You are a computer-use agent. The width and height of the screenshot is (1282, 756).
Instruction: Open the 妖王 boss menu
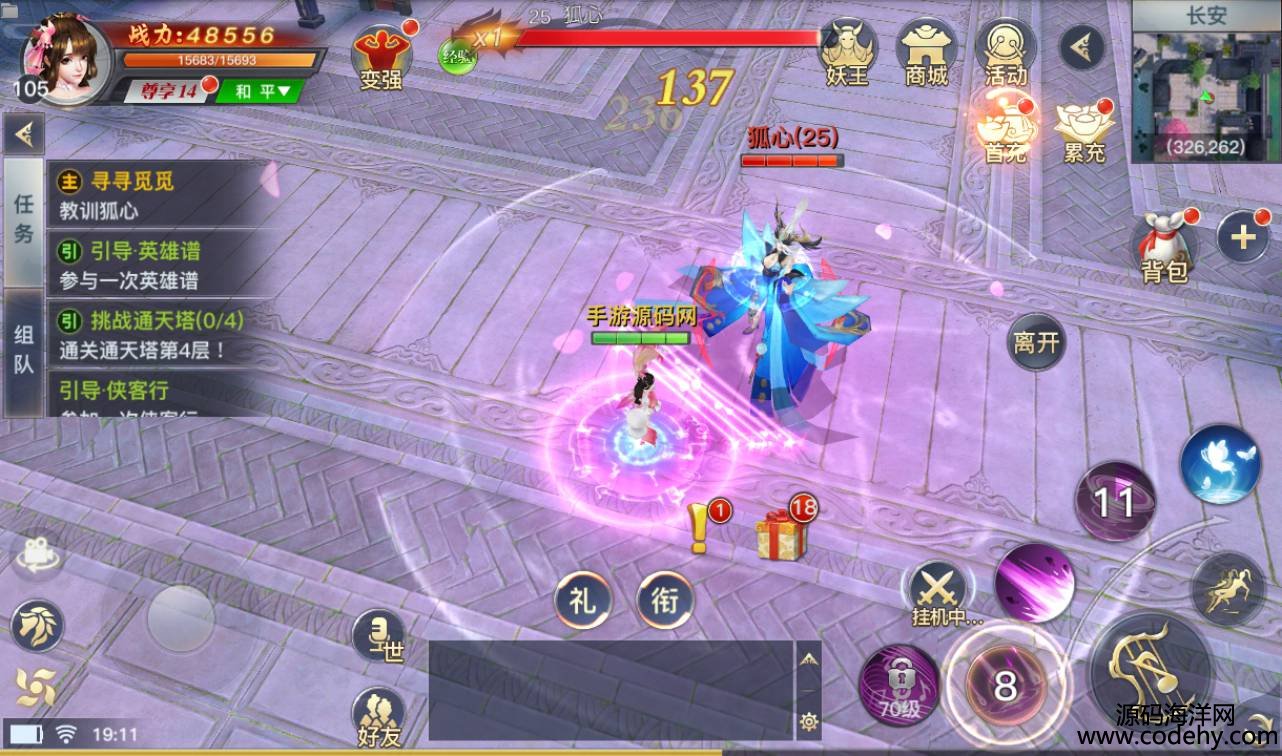click(847, 52)
